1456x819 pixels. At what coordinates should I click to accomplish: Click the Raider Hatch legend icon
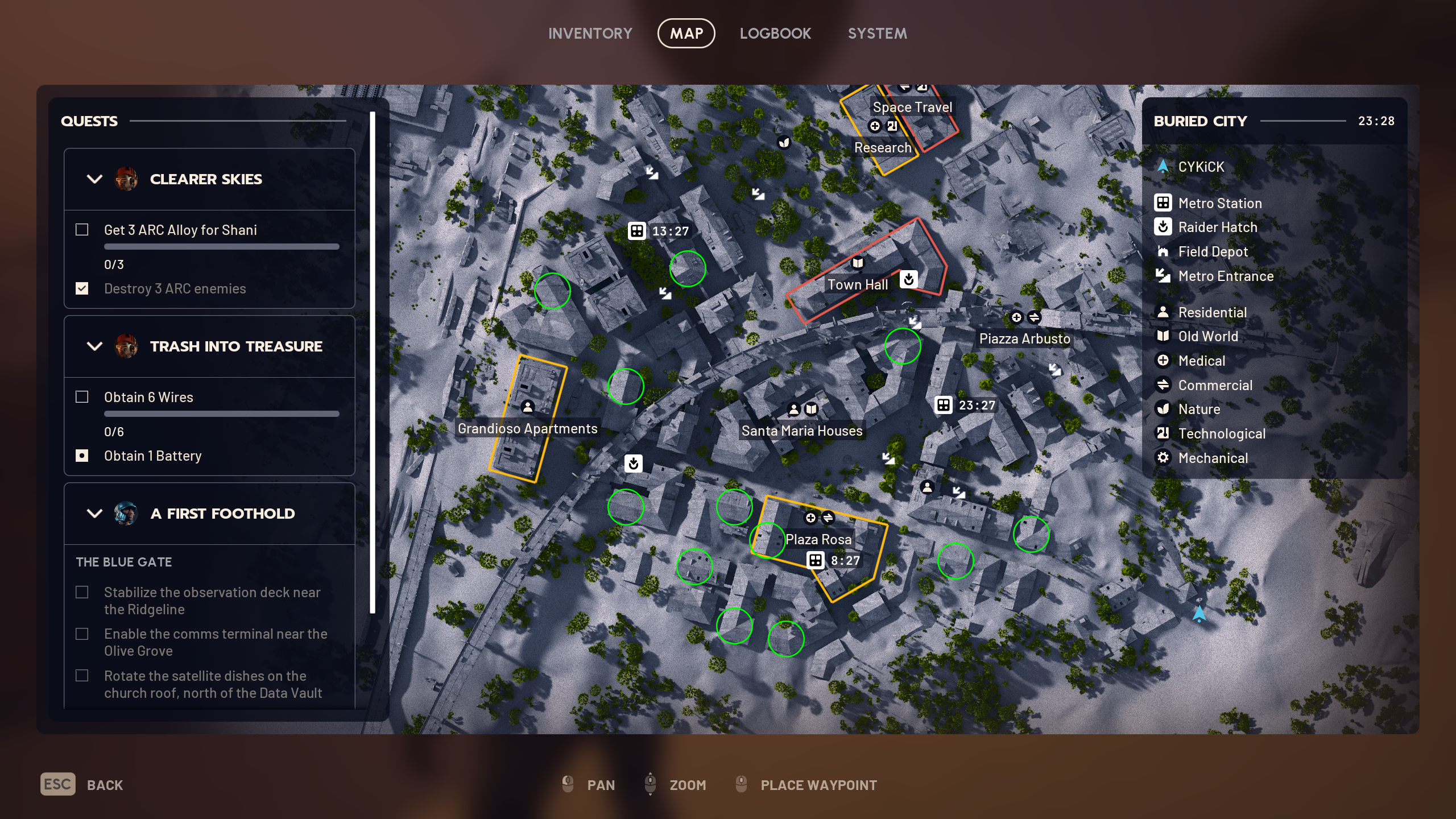pyautogui.click(x=1164, y=227)
